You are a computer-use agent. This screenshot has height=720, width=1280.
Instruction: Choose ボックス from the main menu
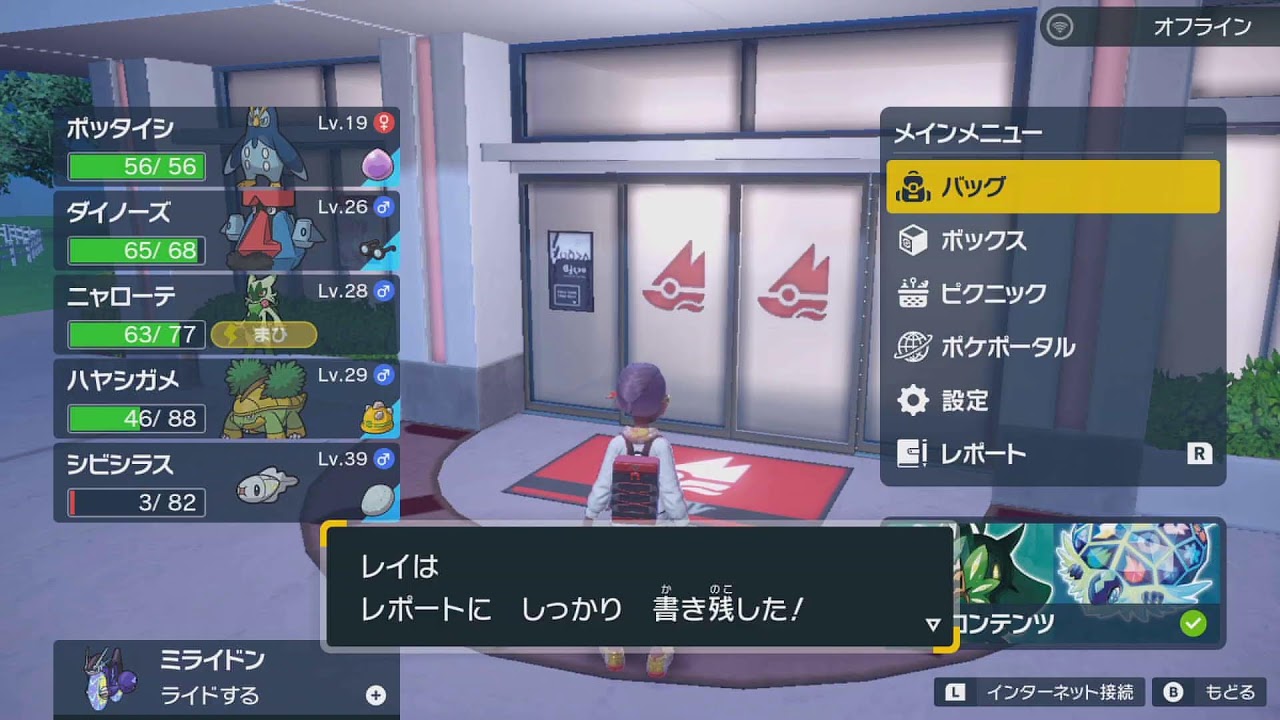[x=985, y=240]
